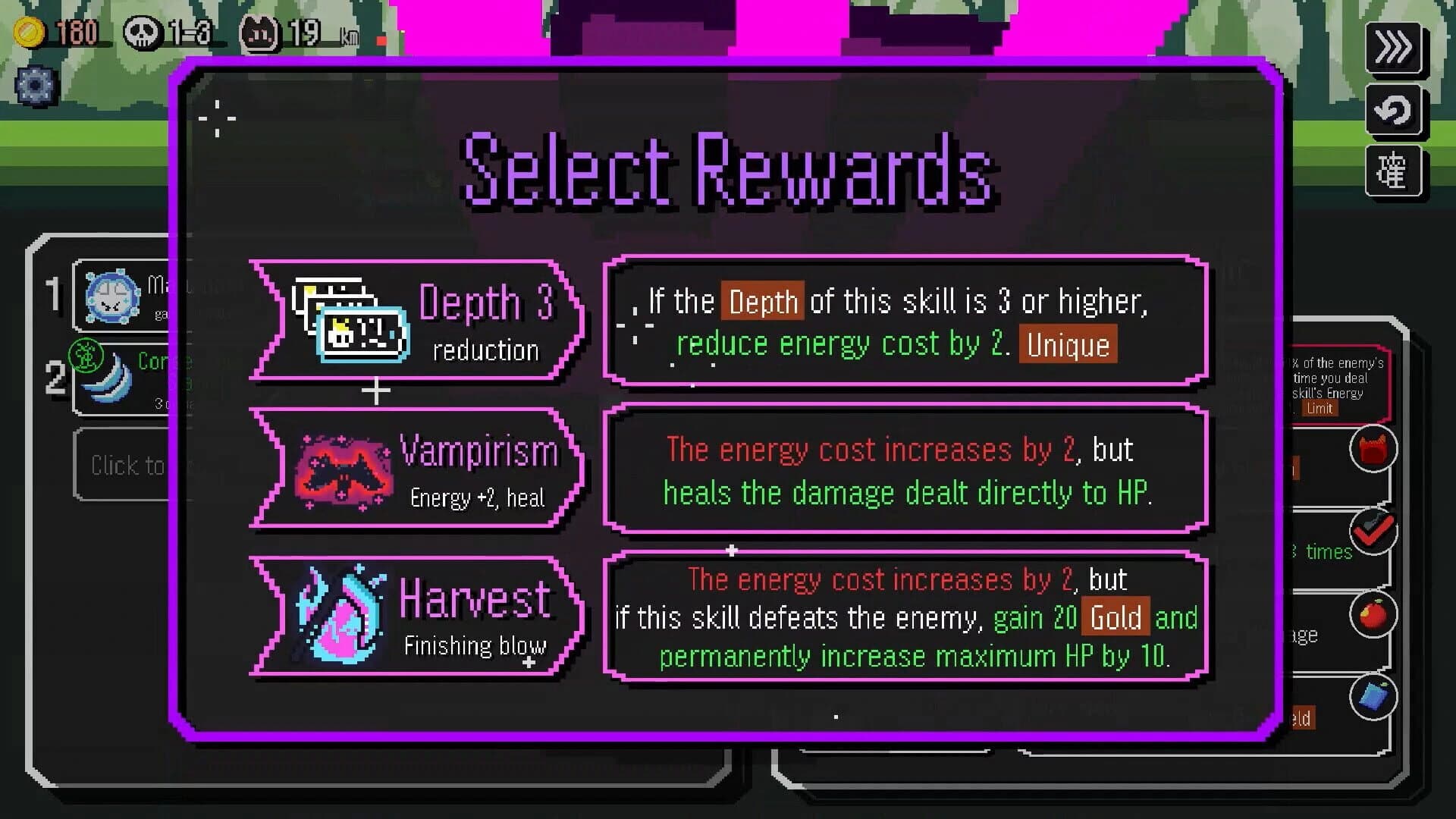Click the gold coin counter icon

tap(30, 30)
